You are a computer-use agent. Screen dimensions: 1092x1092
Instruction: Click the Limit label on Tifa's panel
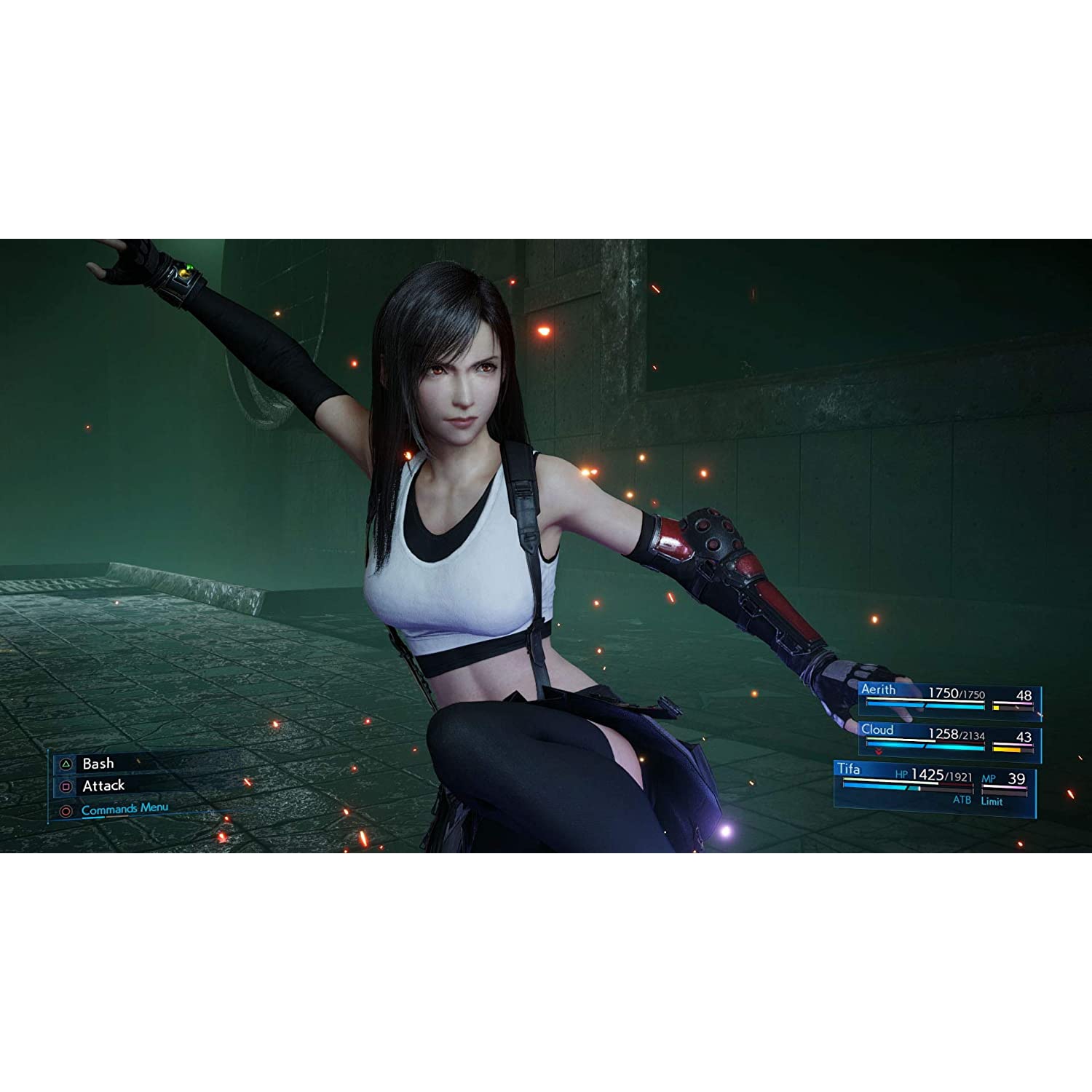click(993, 801)
